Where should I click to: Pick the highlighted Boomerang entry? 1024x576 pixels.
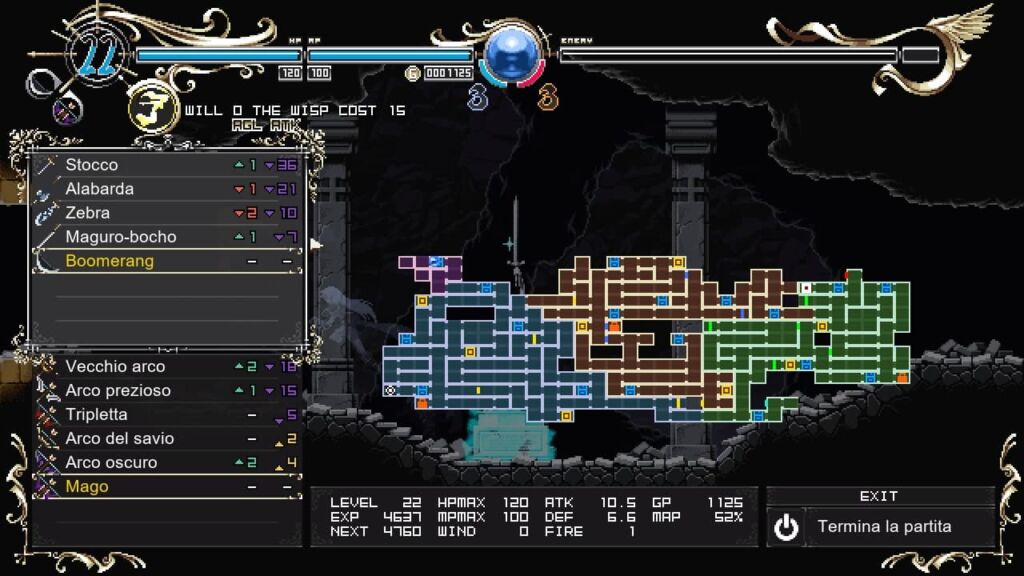pos(167,261)
